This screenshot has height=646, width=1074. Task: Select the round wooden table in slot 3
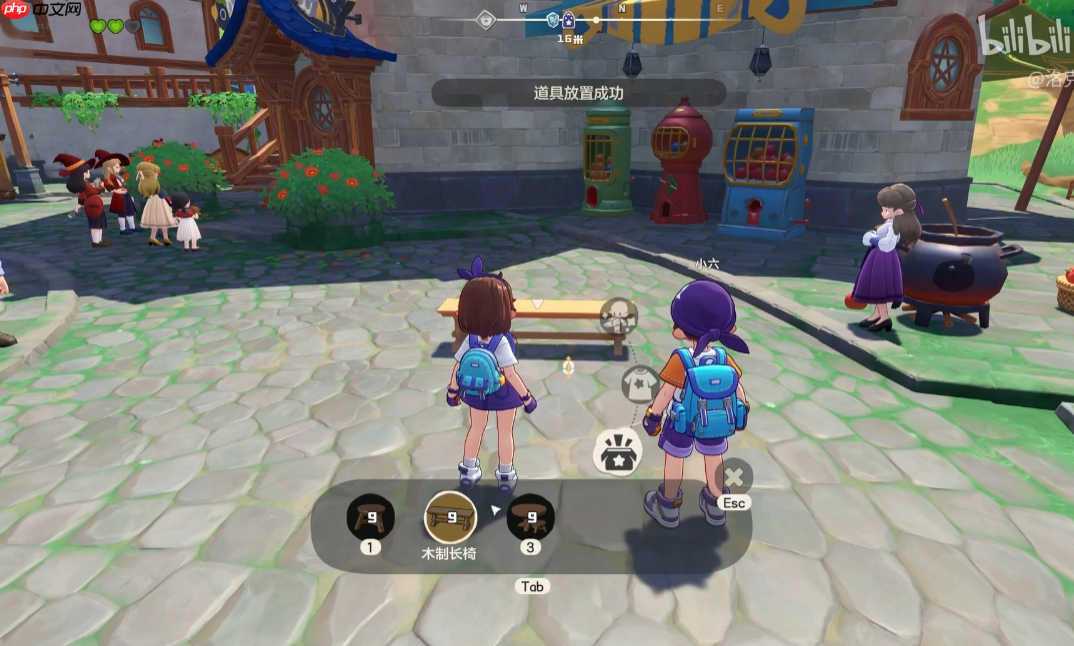pyautogui.click(x=530, y=517)
